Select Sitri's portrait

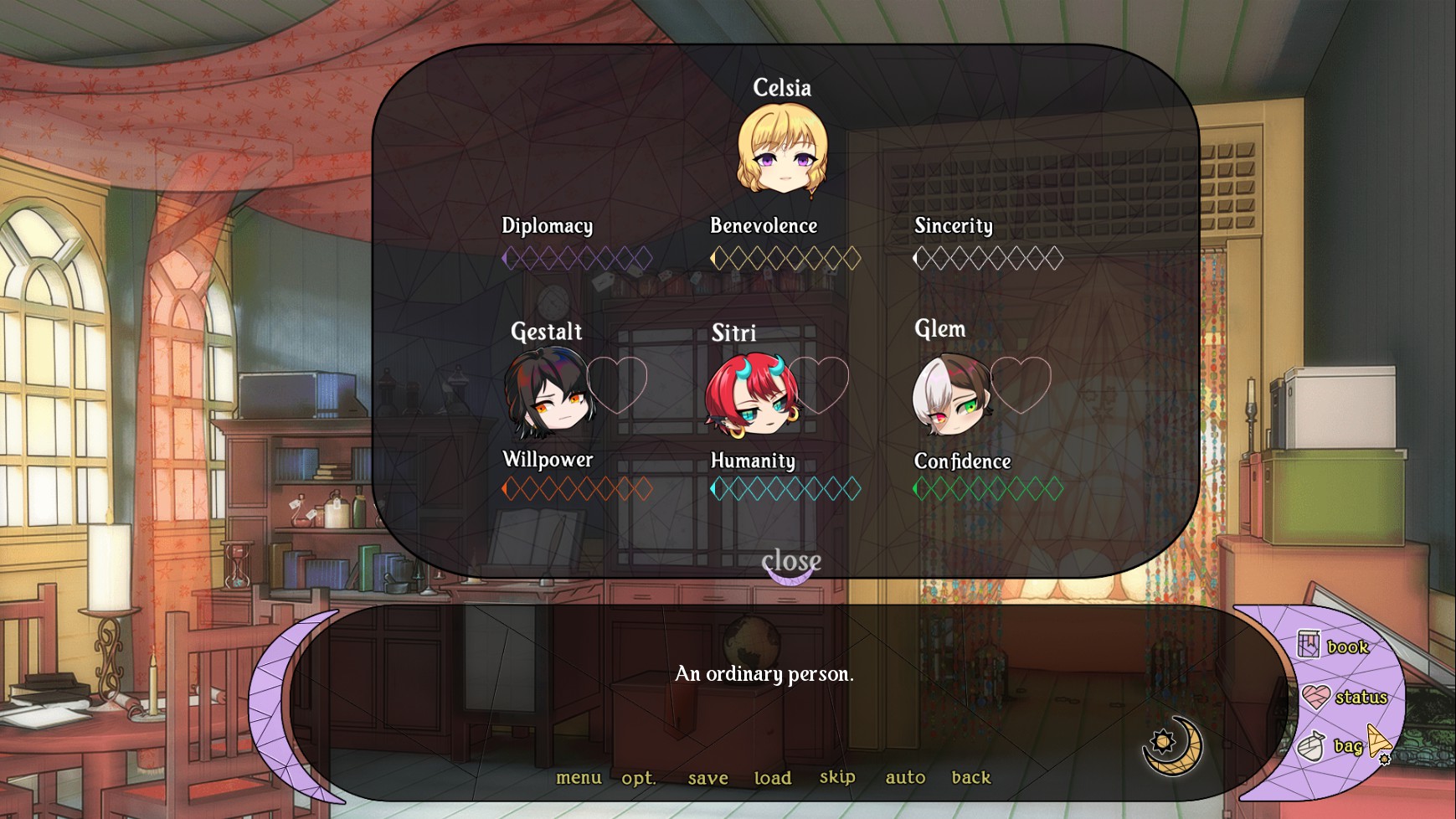pos(751,395)
